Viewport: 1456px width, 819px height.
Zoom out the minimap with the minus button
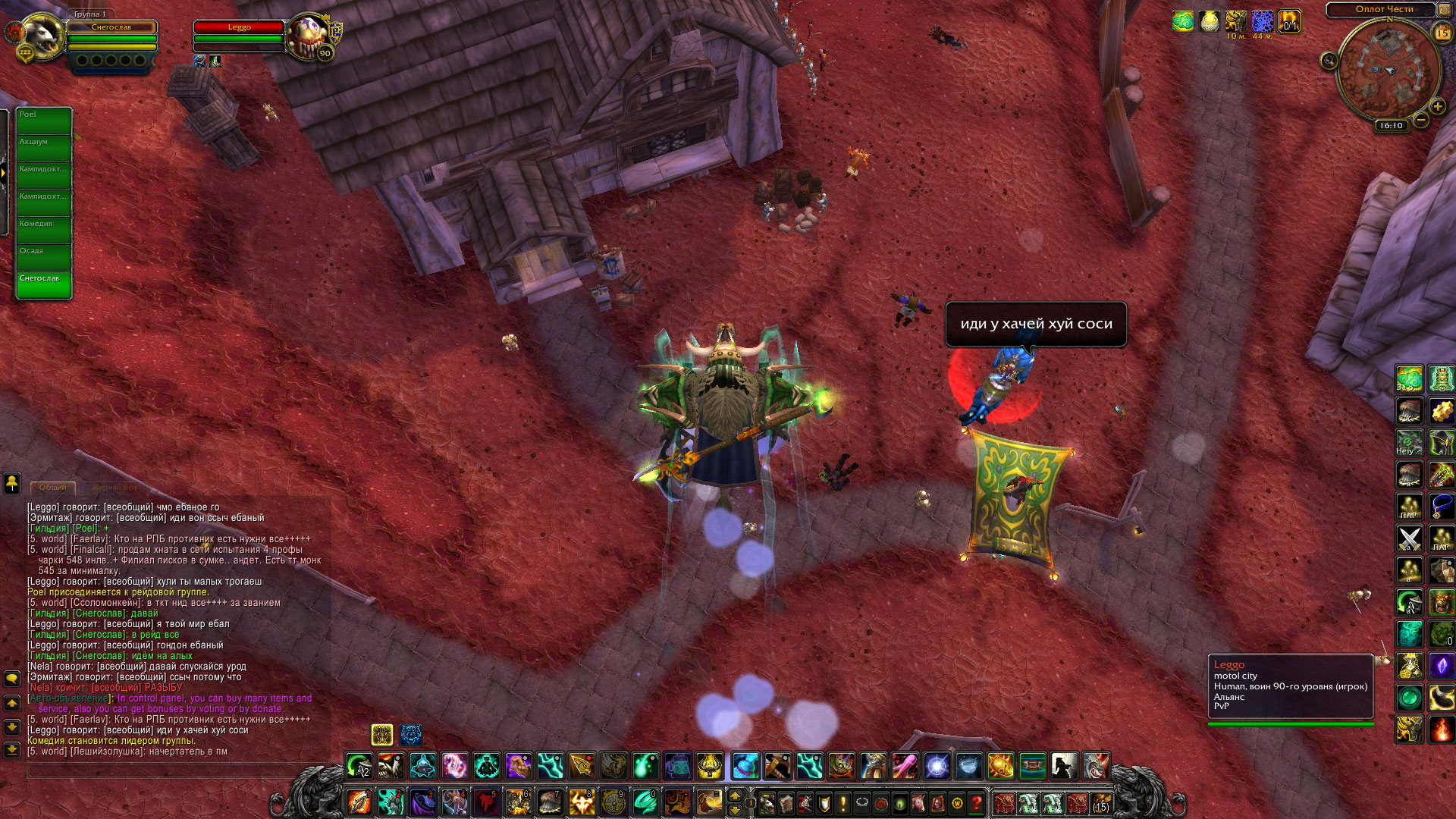click(x=1421, y=120)
